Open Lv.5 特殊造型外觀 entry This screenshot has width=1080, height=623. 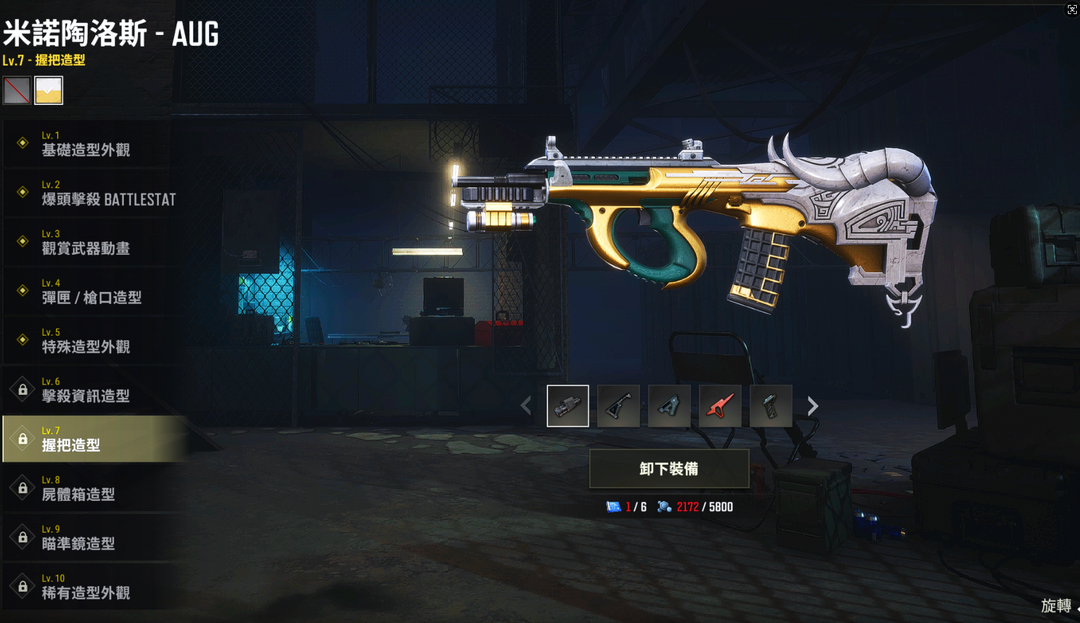coord(86,341)
